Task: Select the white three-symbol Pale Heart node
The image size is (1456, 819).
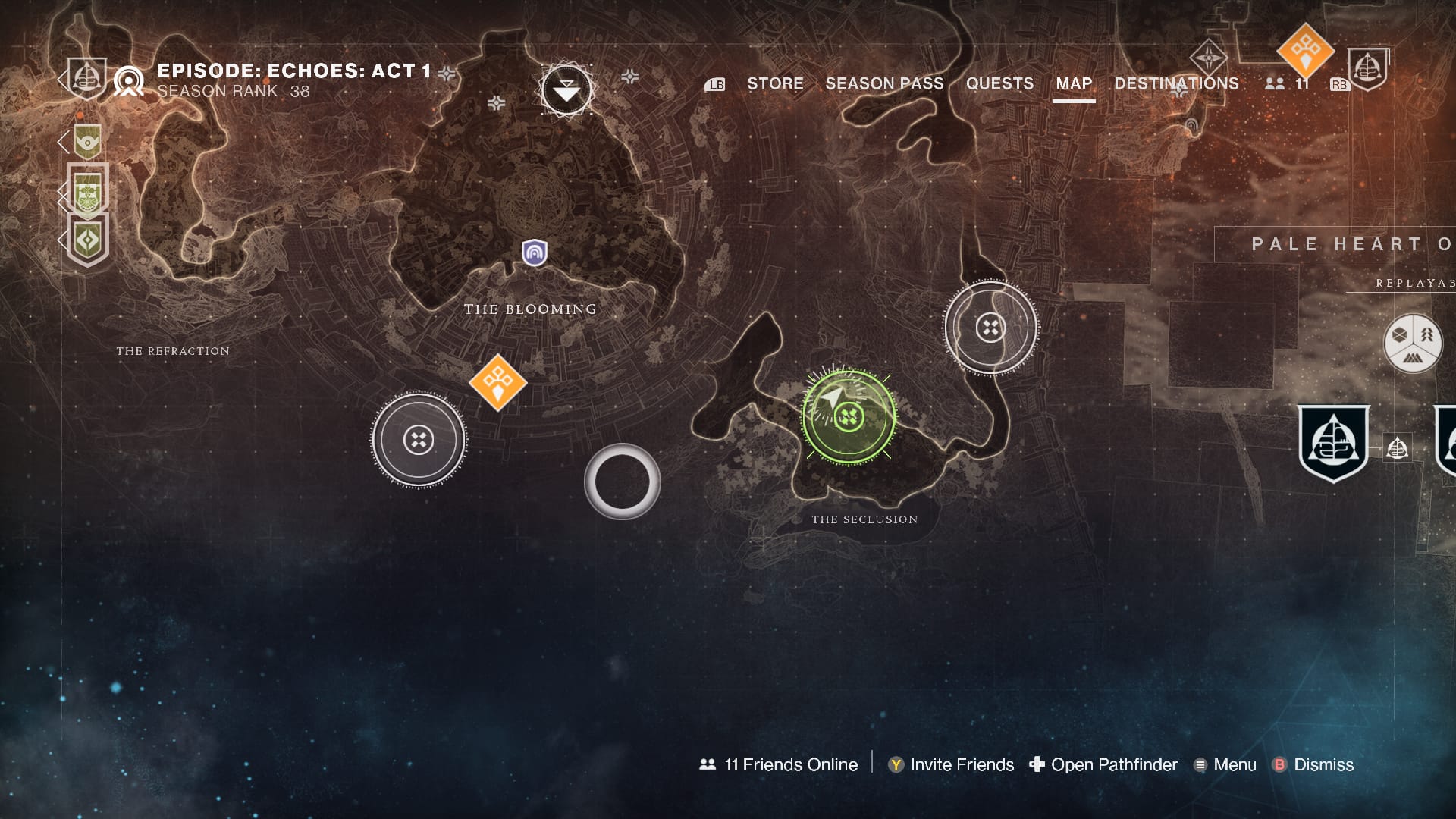Action: (1413, 344)
